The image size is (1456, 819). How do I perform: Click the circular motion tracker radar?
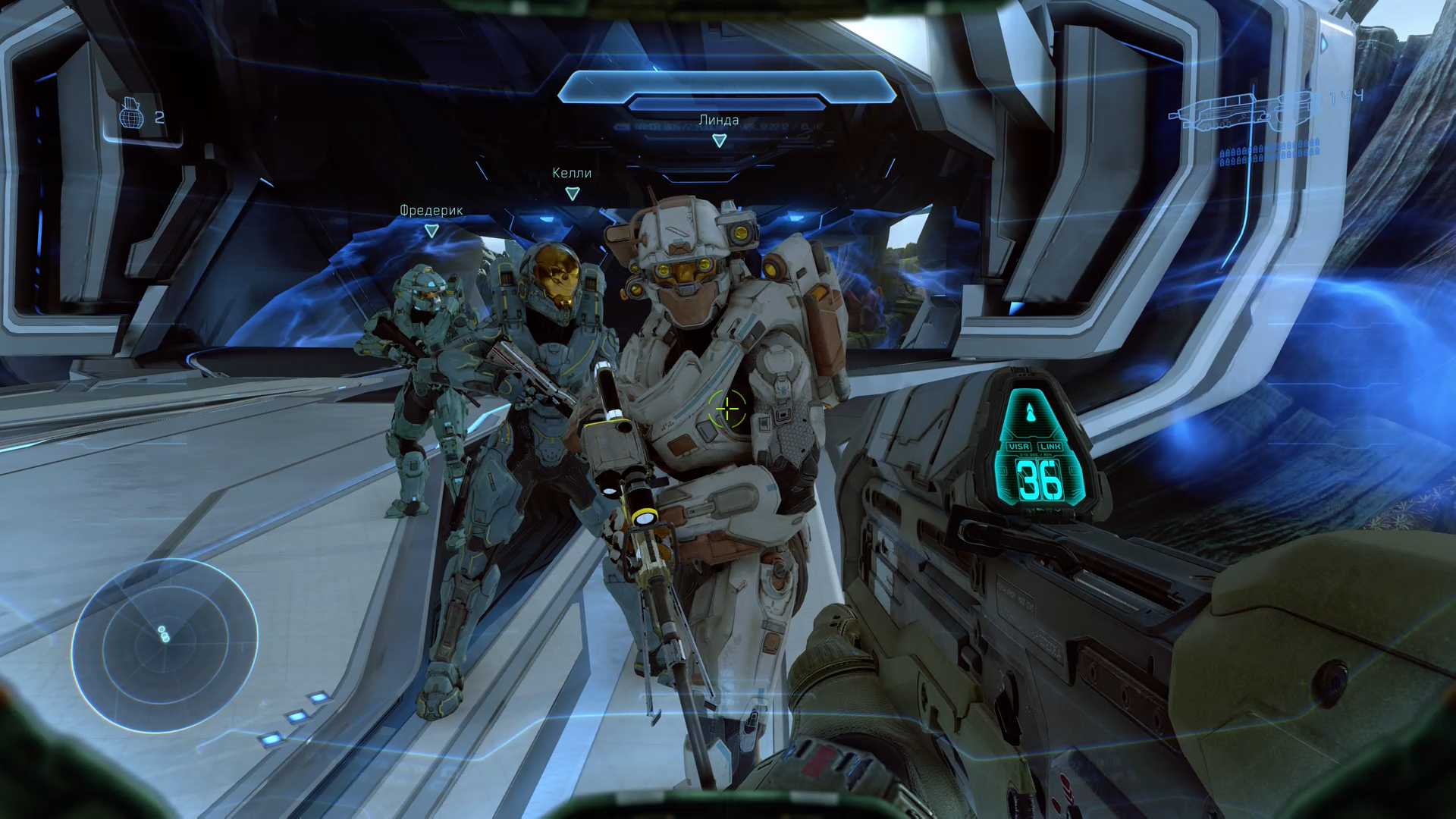pyautogui.click(x=165, y=645)
